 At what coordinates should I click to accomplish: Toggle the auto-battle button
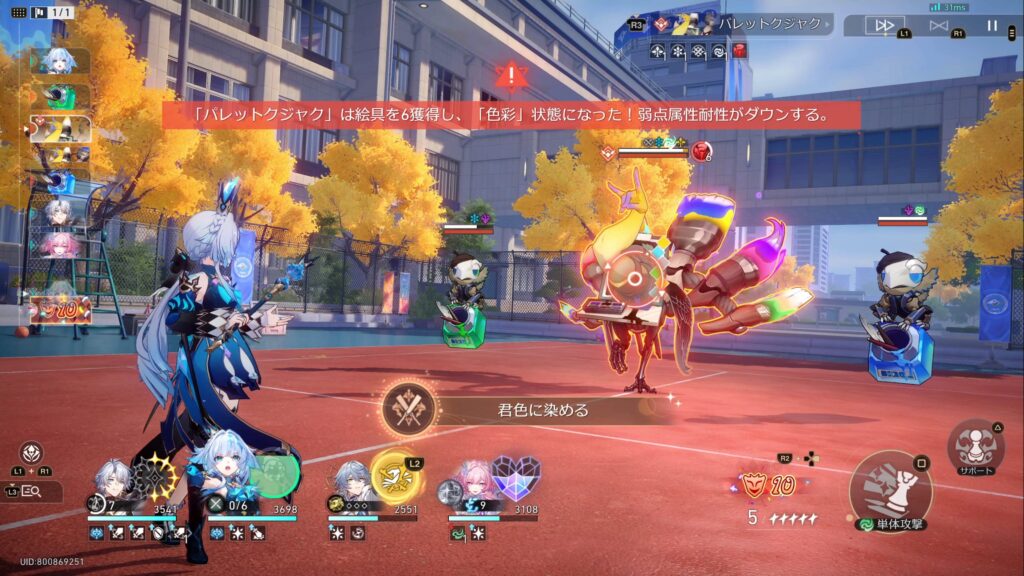click(x=938, y=25)
